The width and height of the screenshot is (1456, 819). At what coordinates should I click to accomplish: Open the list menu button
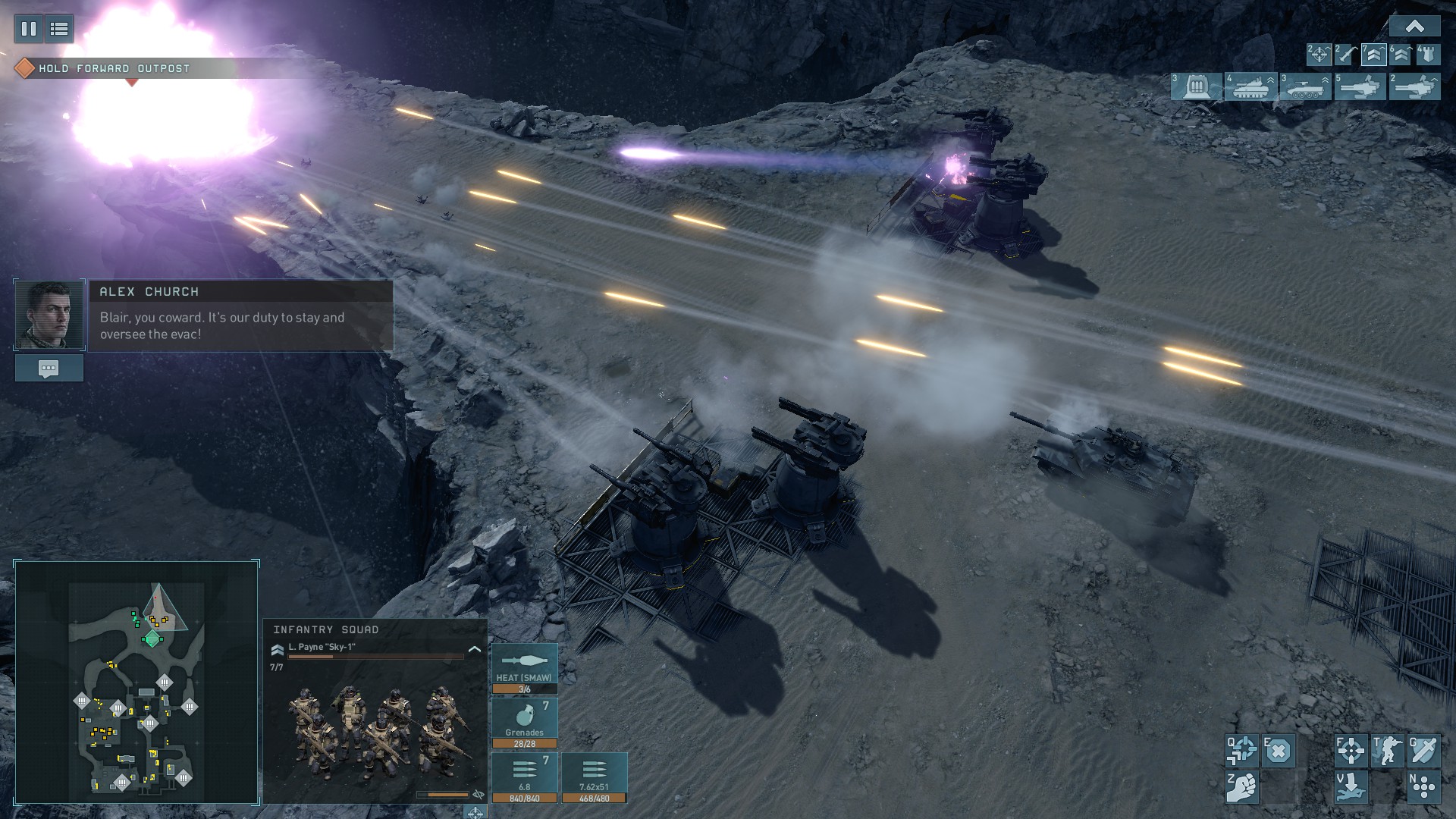(x=59, y=29)
